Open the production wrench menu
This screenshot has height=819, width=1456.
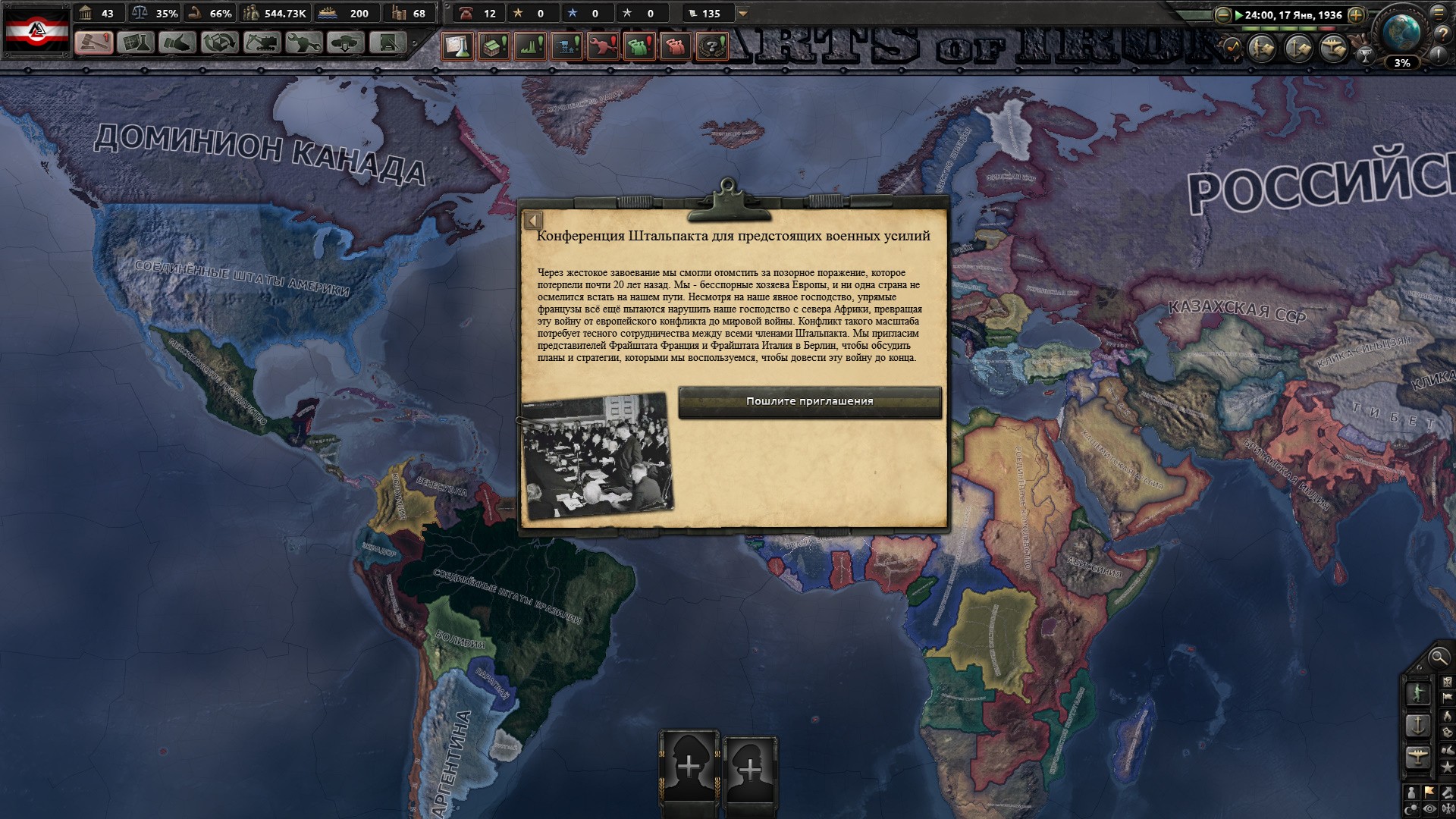pos(303,43)
